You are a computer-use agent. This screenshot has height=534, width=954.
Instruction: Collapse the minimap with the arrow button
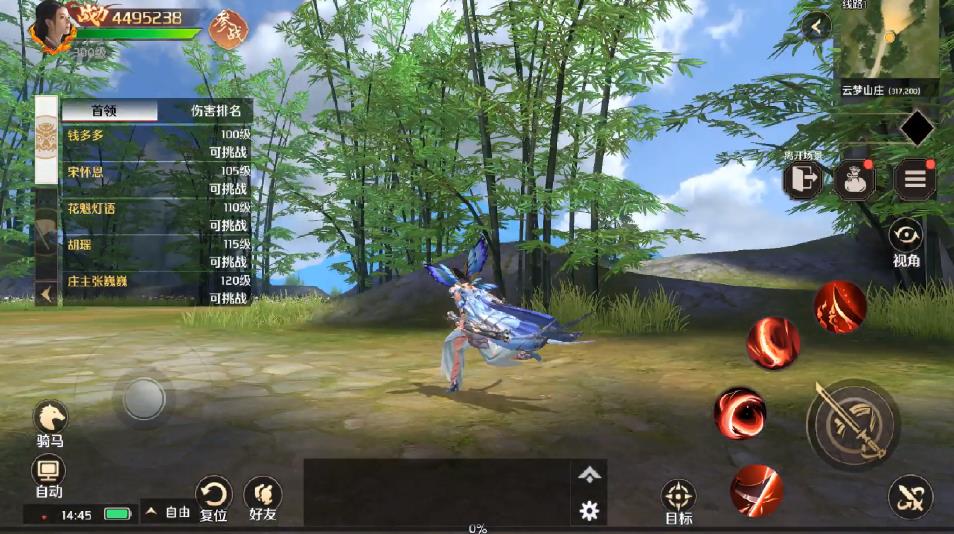tap(817, 27)
